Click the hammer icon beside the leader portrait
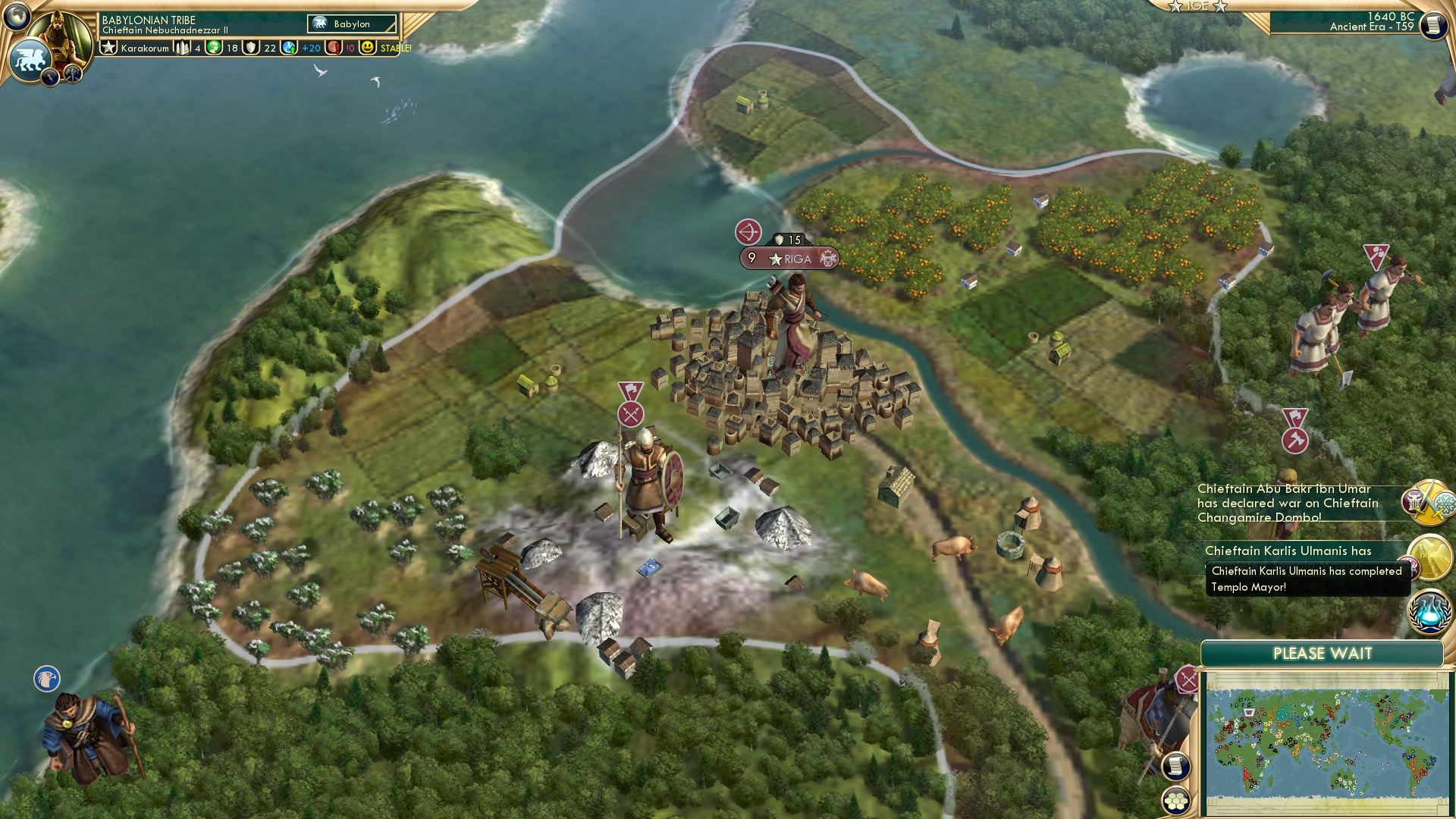This screenshot has height=819, width=1456. coord(72,74)
